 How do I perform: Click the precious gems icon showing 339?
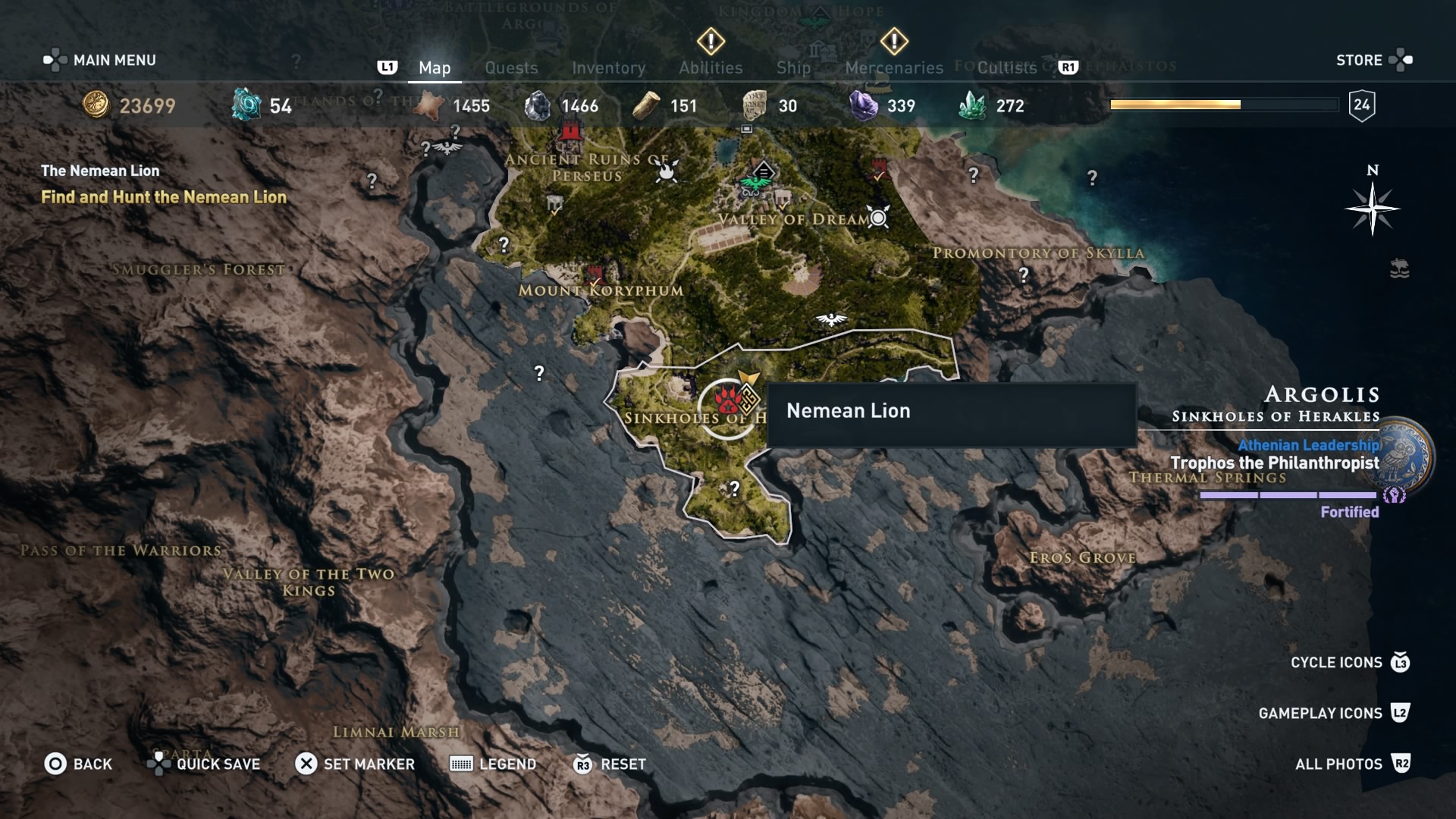pyautogui.click(x=864, y=105)
